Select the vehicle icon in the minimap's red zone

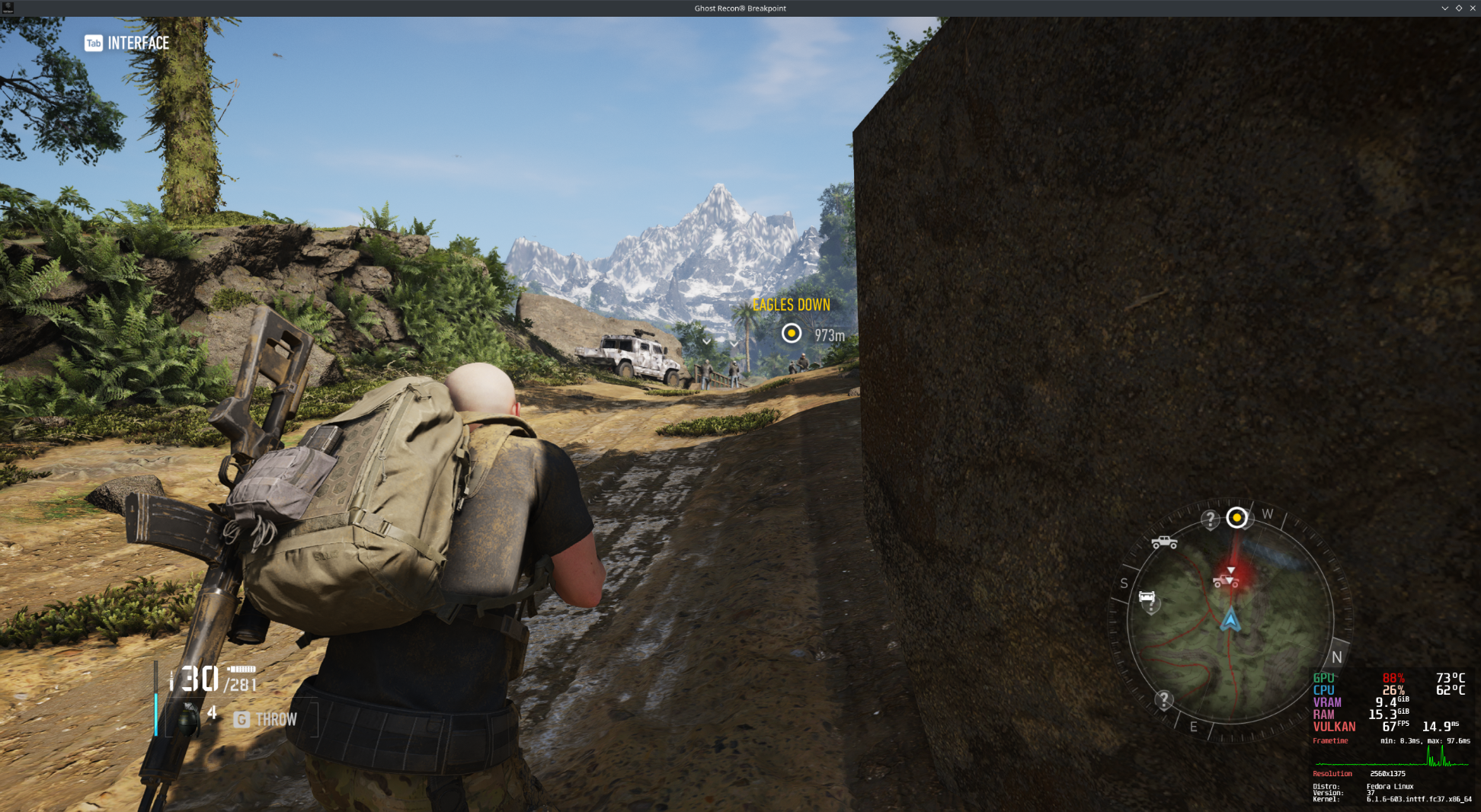1226,581
